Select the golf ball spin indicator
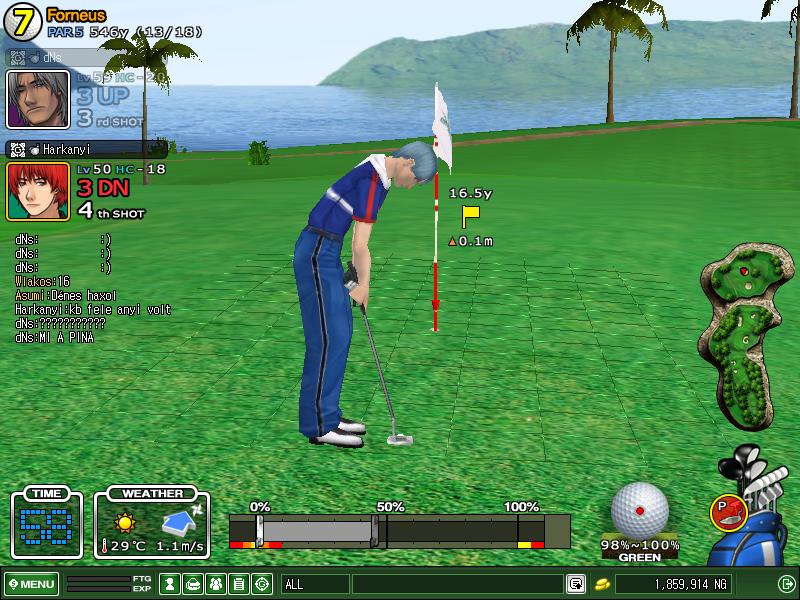The width and height of the screenshot is (800, 600). pos(640,509)
